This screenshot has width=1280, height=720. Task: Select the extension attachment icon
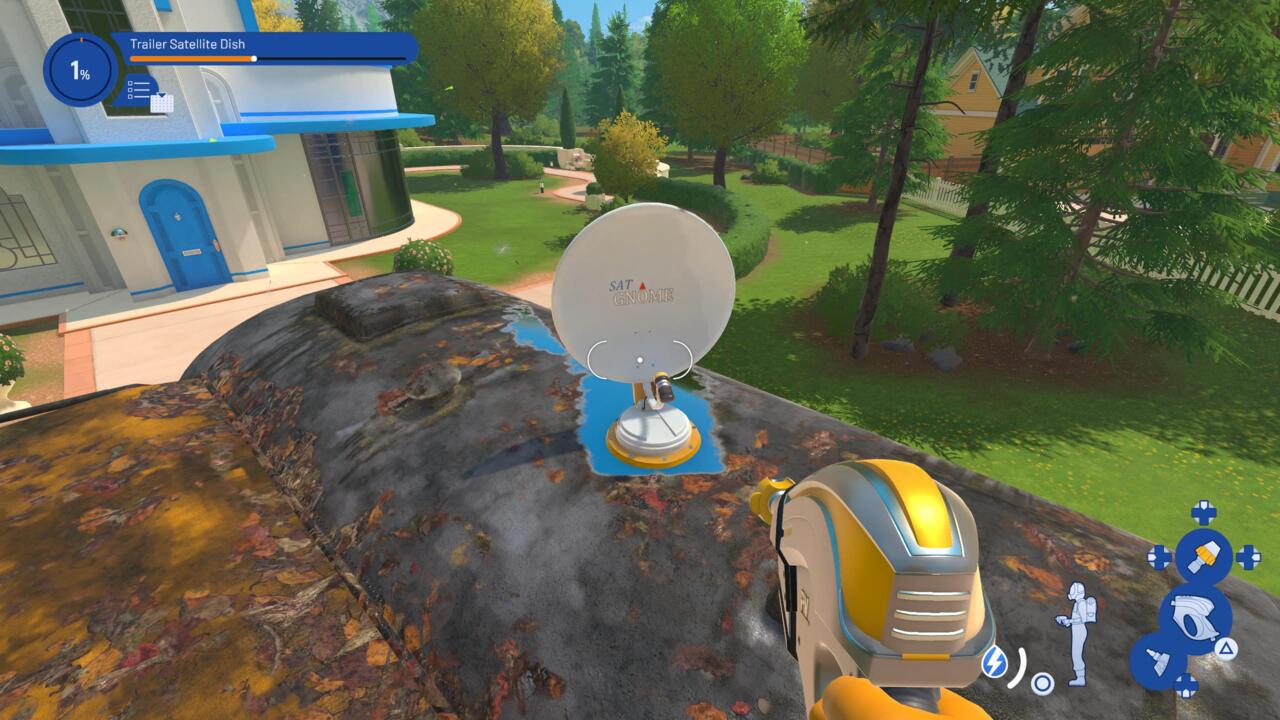pos(1159,661)
